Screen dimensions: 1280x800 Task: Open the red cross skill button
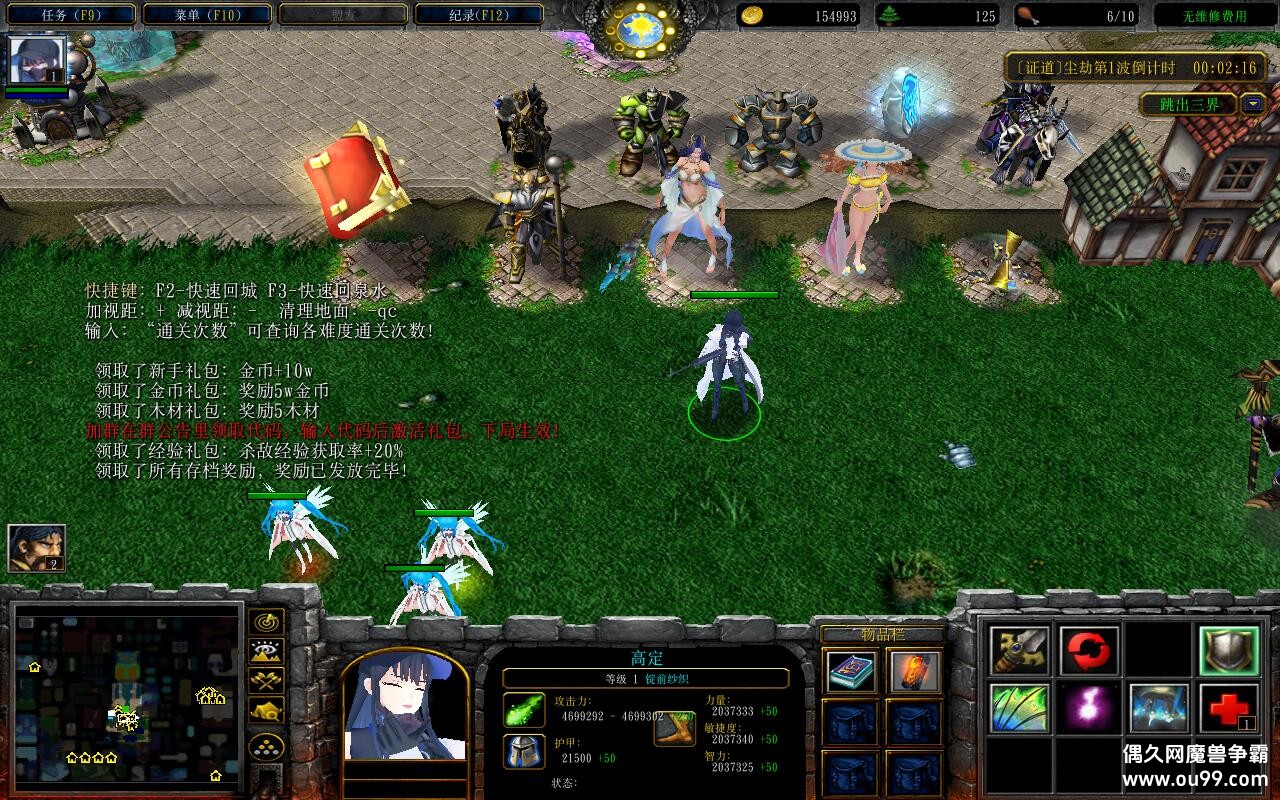(1228, 709)
